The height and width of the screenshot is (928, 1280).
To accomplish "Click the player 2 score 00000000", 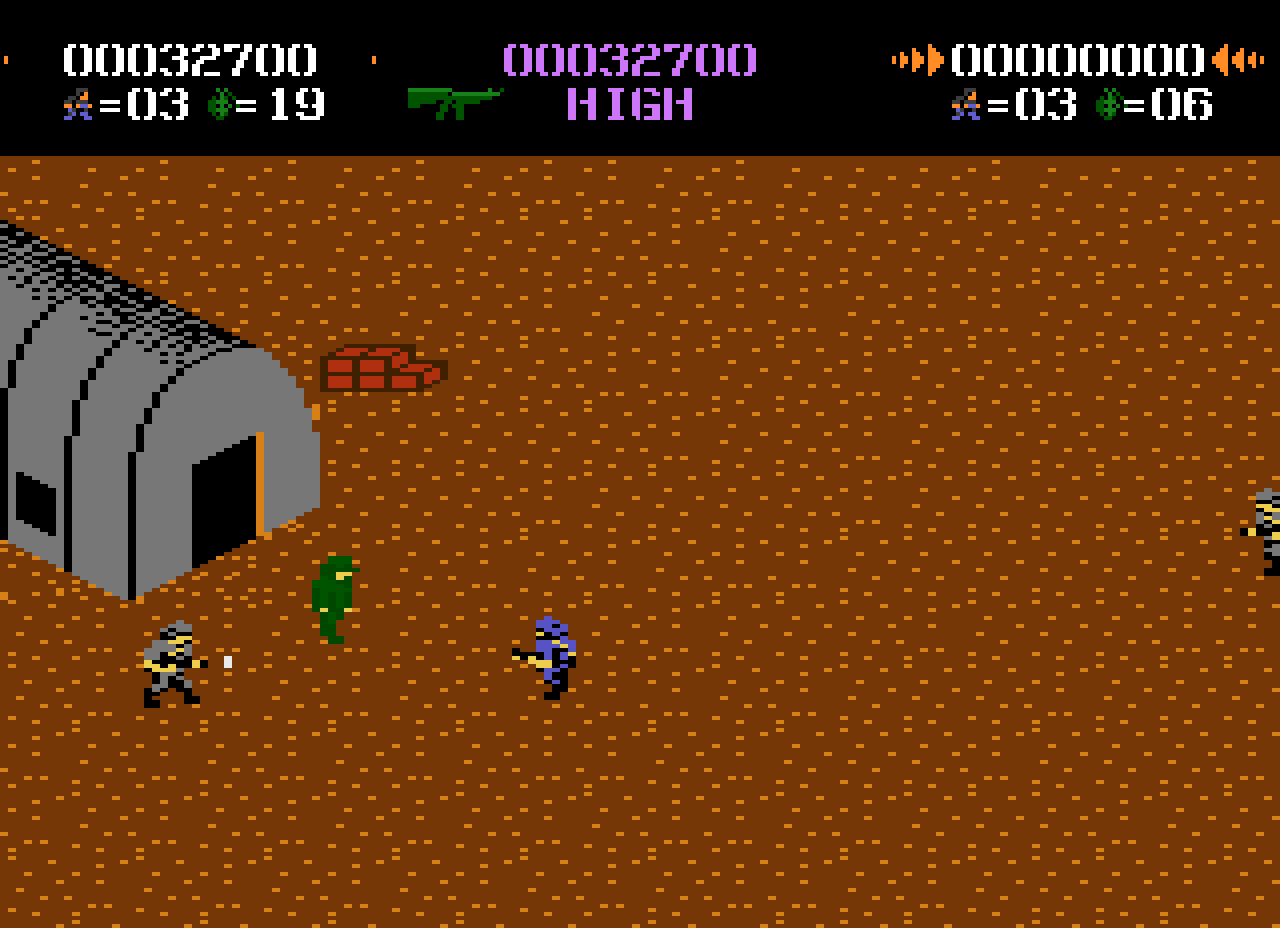I will tap(1078, 58).
